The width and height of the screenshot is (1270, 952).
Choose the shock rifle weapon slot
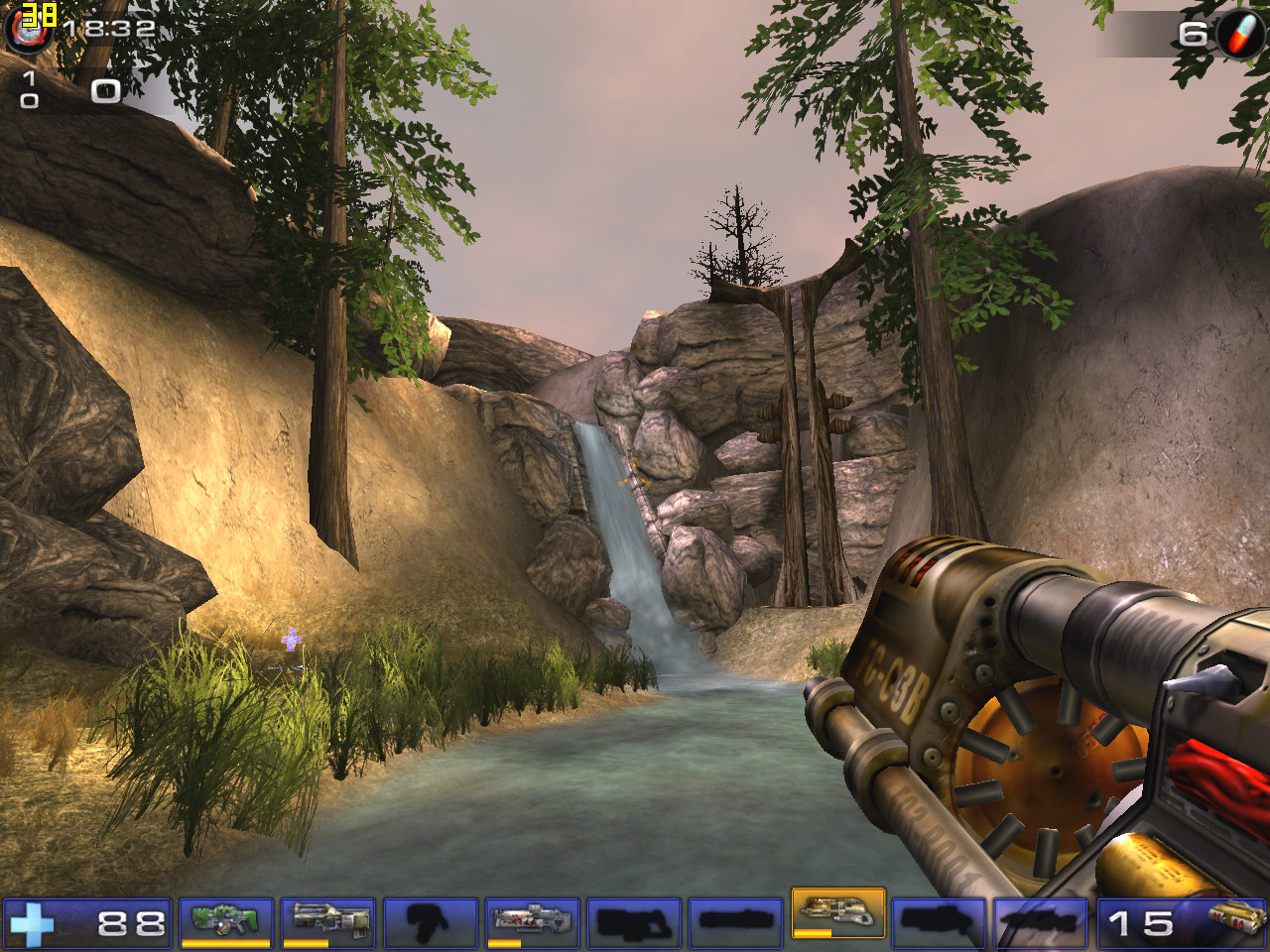coord(532,922)
